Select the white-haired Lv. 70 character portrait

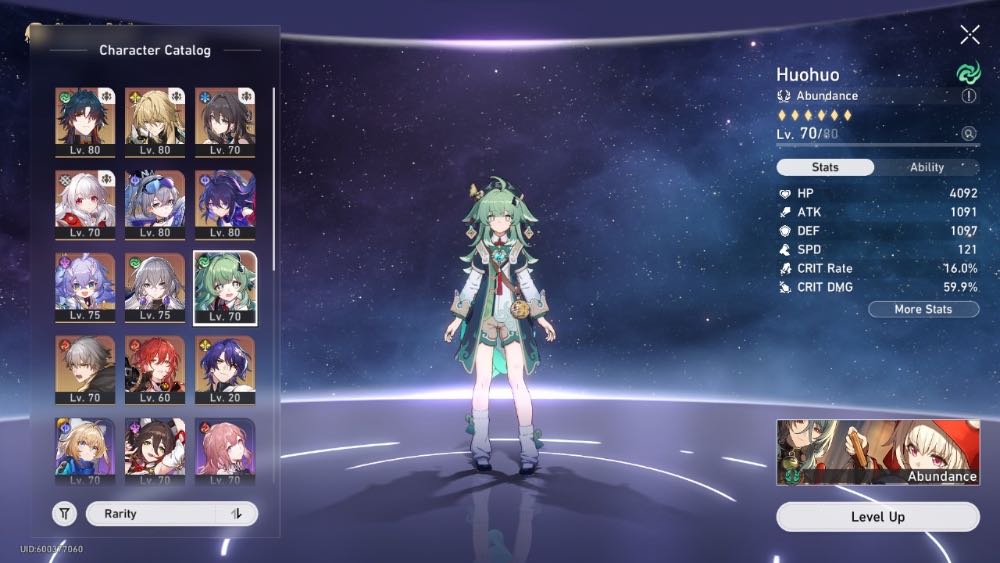coord(85,204)
